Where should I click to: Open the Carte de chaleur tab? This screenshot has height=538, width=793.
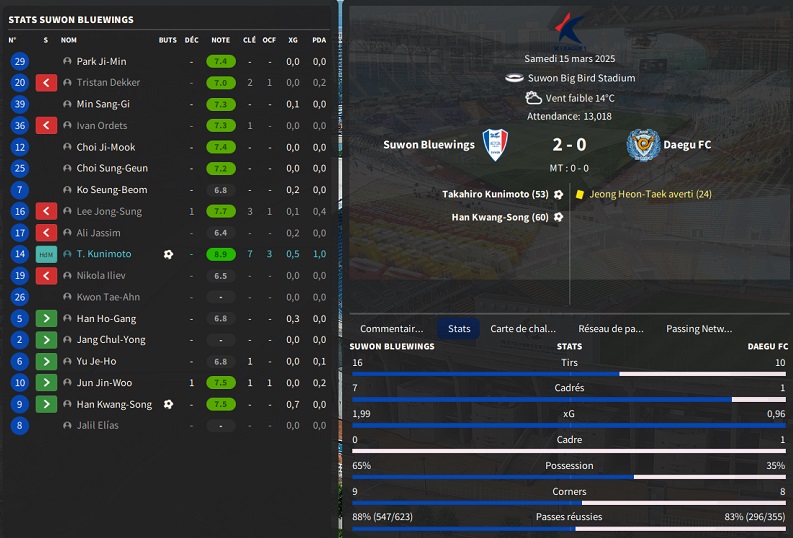pyautogui.click(x=522, y=328)
